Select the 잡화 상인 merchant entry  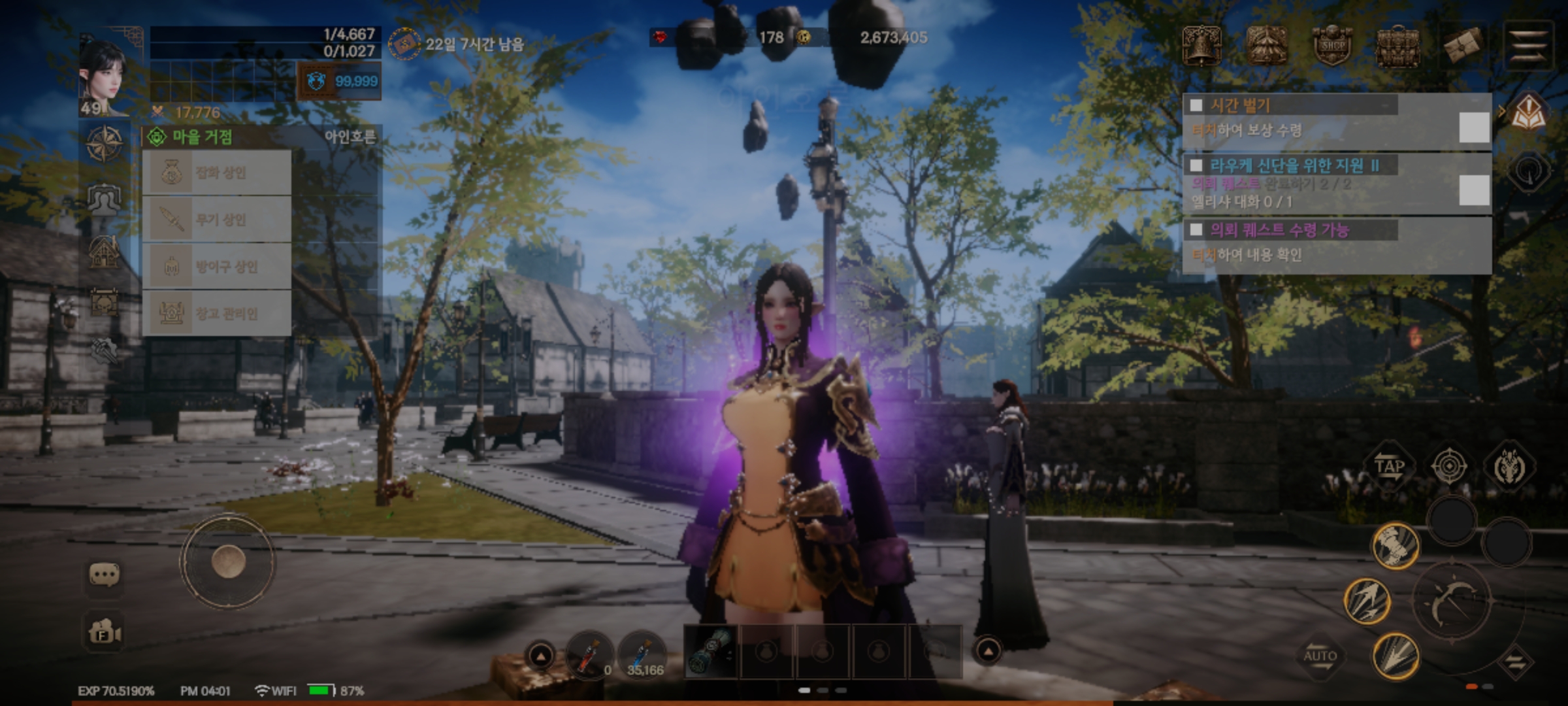click(217, 173)
